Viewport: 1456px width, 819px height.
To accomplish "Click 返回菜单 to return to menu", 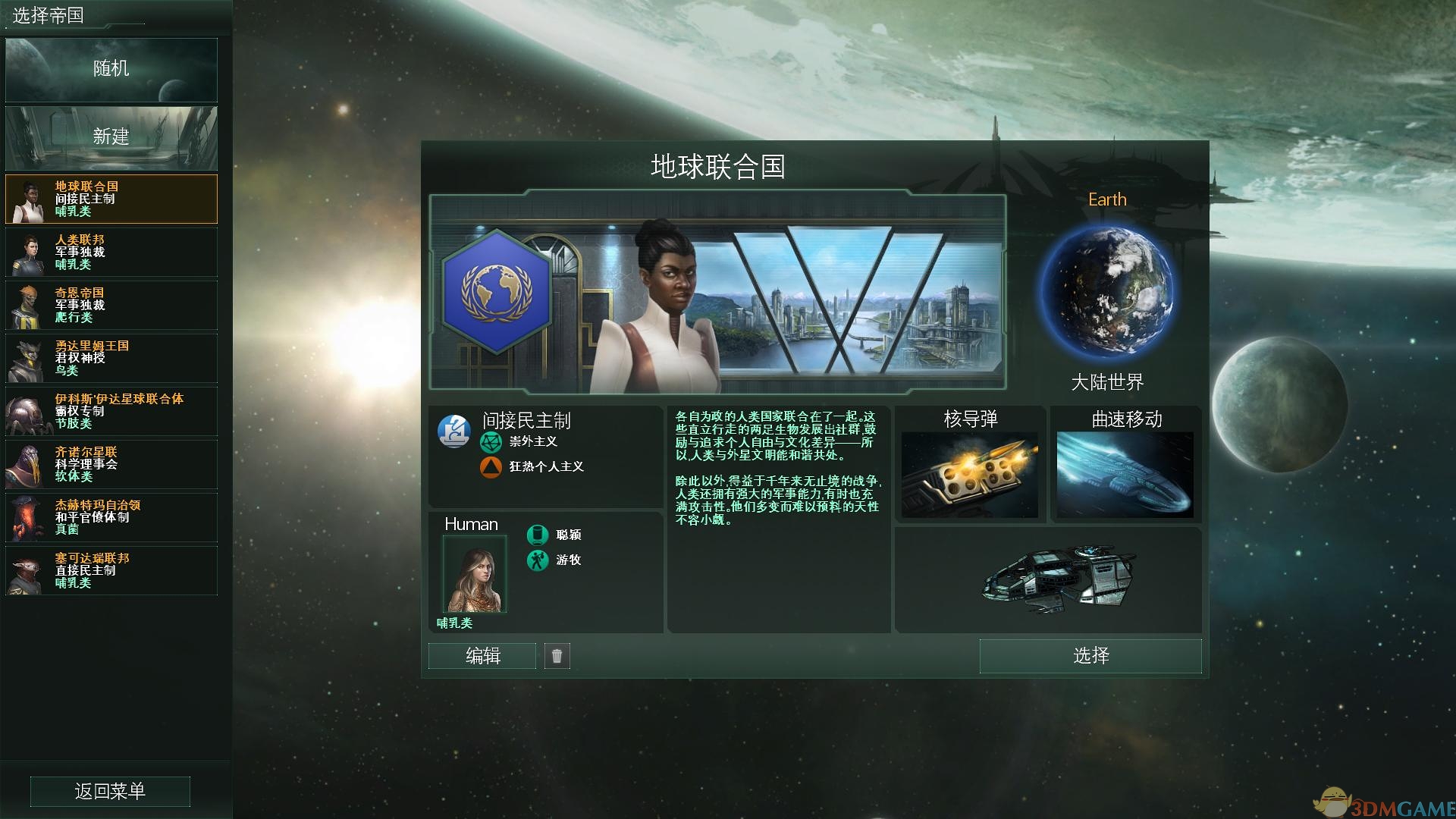I will 110,791.
